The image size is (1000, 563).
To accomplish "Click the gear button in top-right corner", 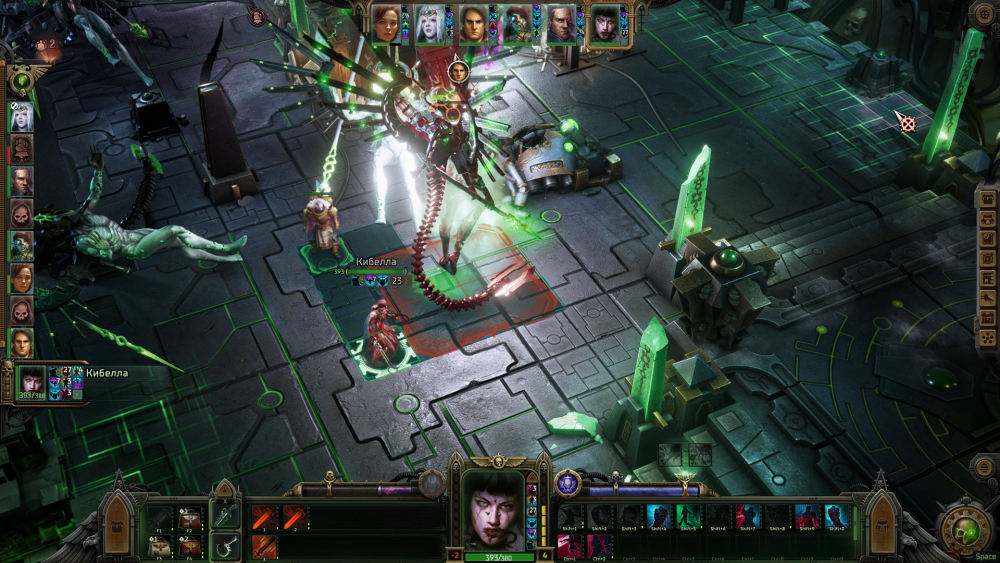I will coord(984,15).
